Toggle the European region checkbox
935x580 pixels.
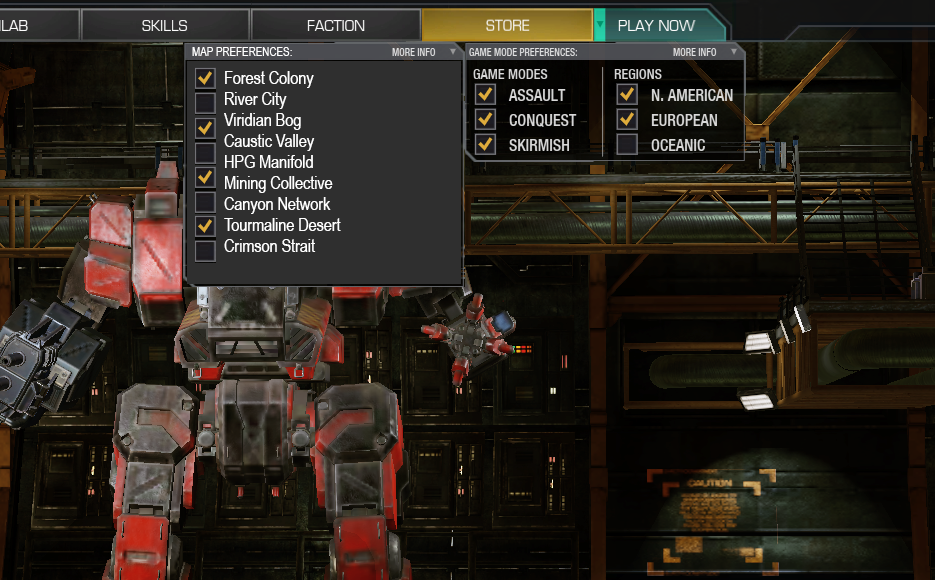[x=627, y=119]
